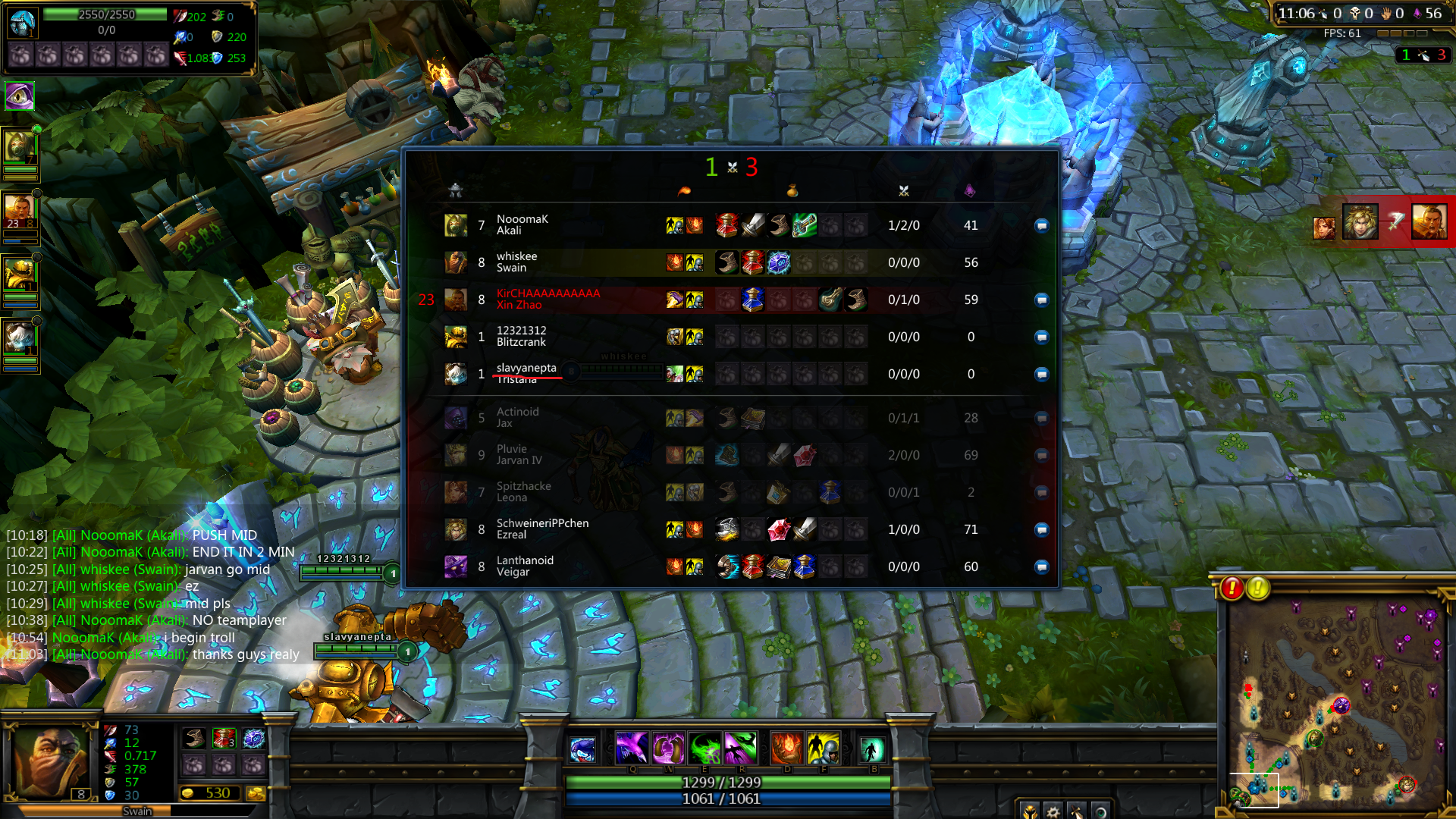Screen dimensions: 1456x819
Task: Toggle the chat mute icon for Lanthanoid
Action: pos(1041,566)
